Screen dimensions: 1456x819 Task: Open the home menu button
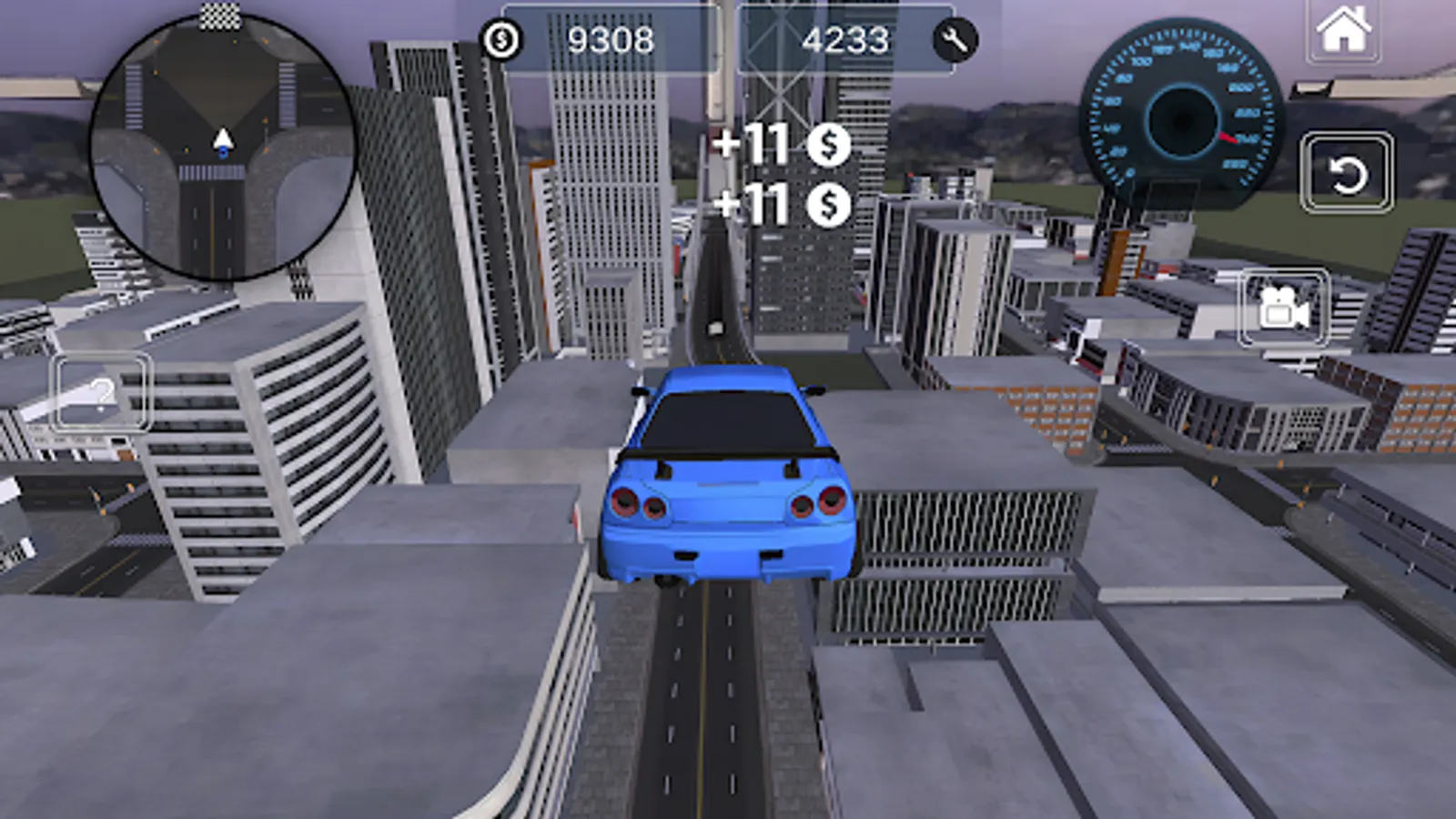[x=1343, y=30]
